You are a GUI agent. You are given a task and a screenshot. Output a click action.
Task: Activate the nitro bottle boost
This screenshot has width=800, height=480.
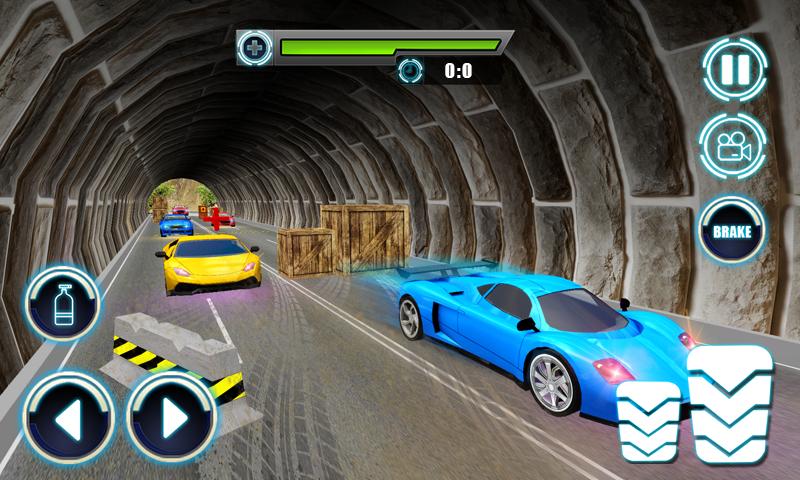pos(62,300)
